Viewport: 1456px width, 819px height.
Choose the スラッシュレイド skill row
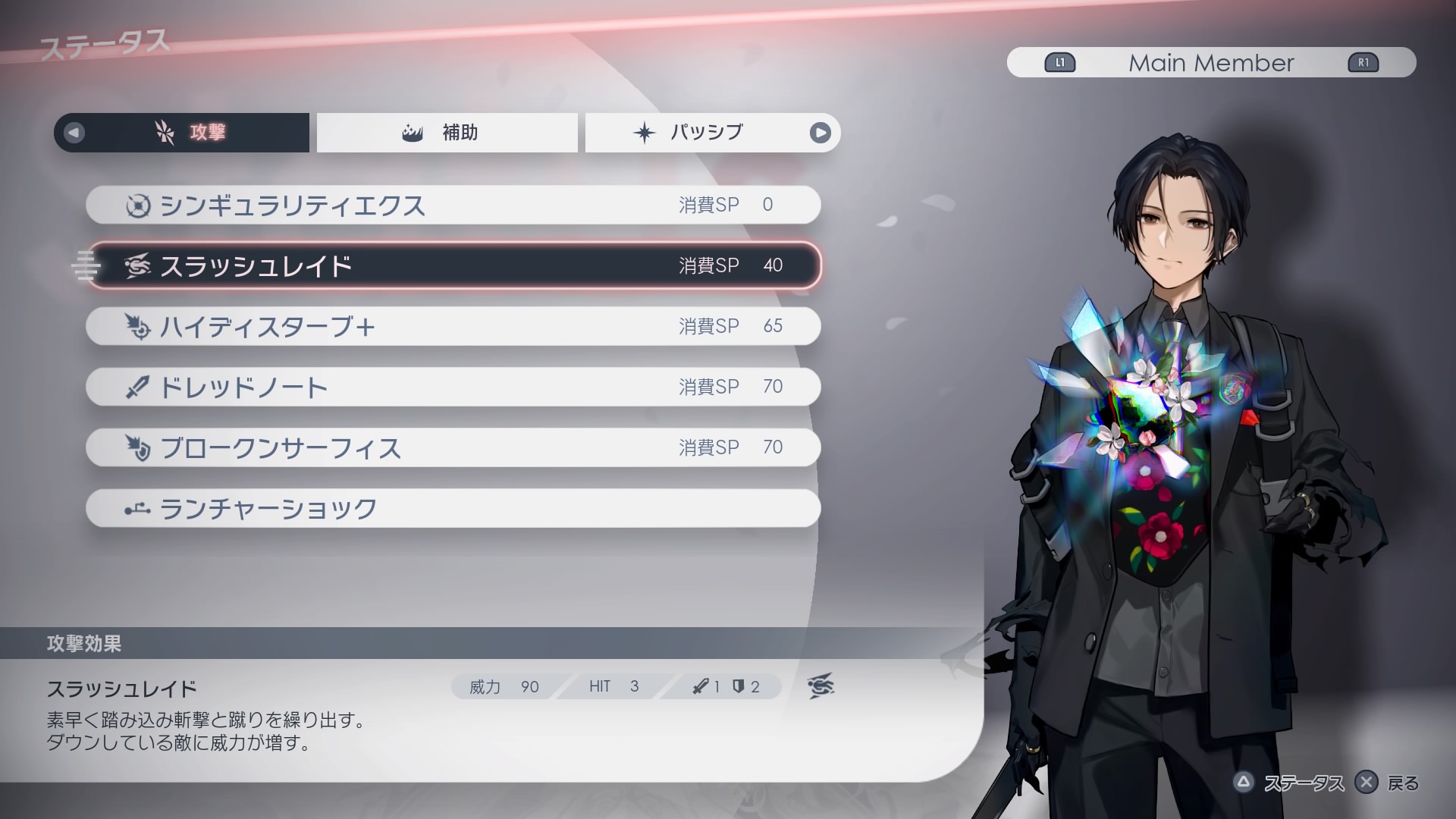click(453, 265)
